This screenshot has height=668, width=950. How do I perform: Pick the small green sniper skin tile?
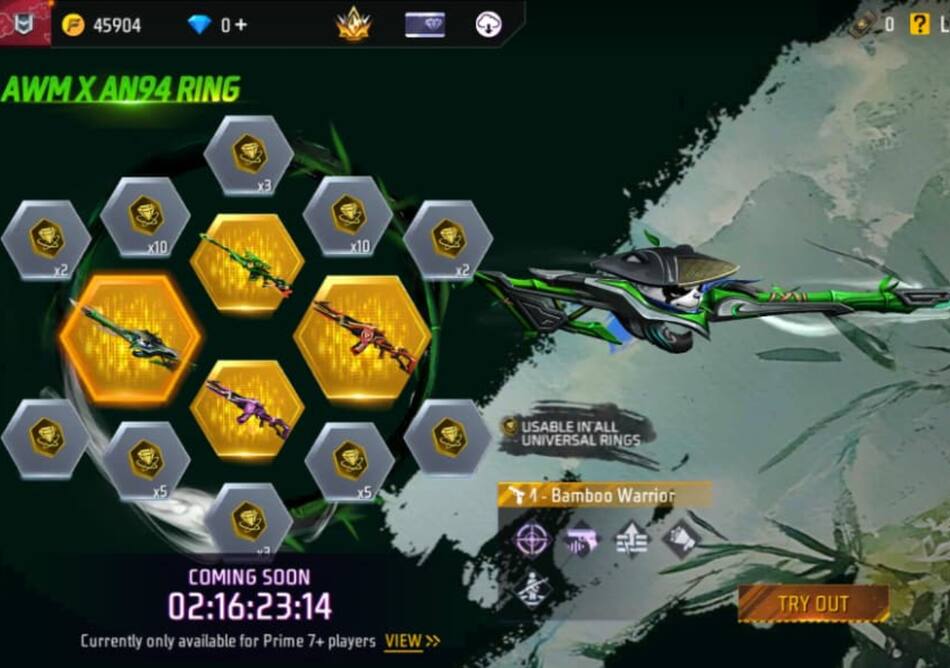click(x=246, y=263)
